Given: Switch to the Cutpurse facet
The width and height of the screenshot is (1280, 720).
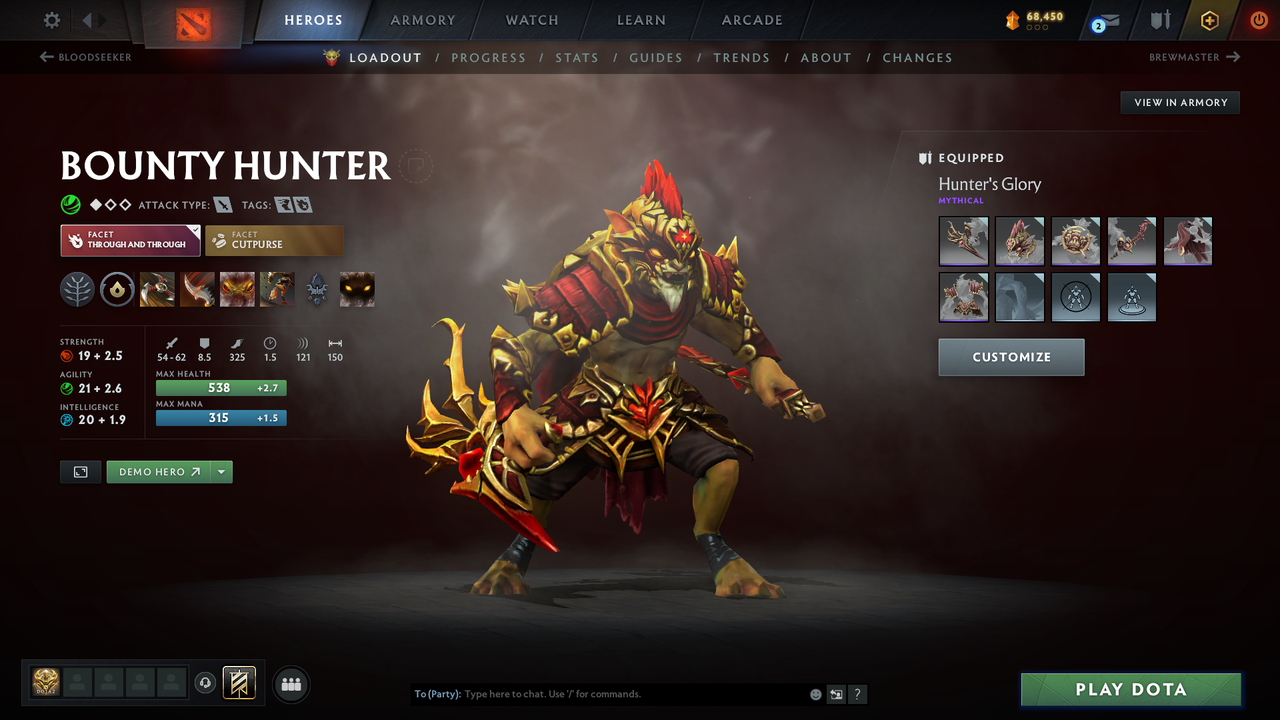Looking at the screenshot, I should (x=274, y=240).
